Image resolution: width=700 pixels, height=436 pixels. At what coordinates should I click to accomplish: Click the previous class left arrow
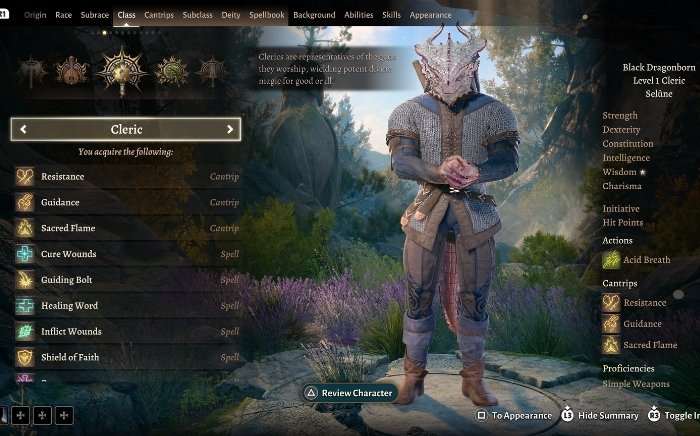click(23, 129)
